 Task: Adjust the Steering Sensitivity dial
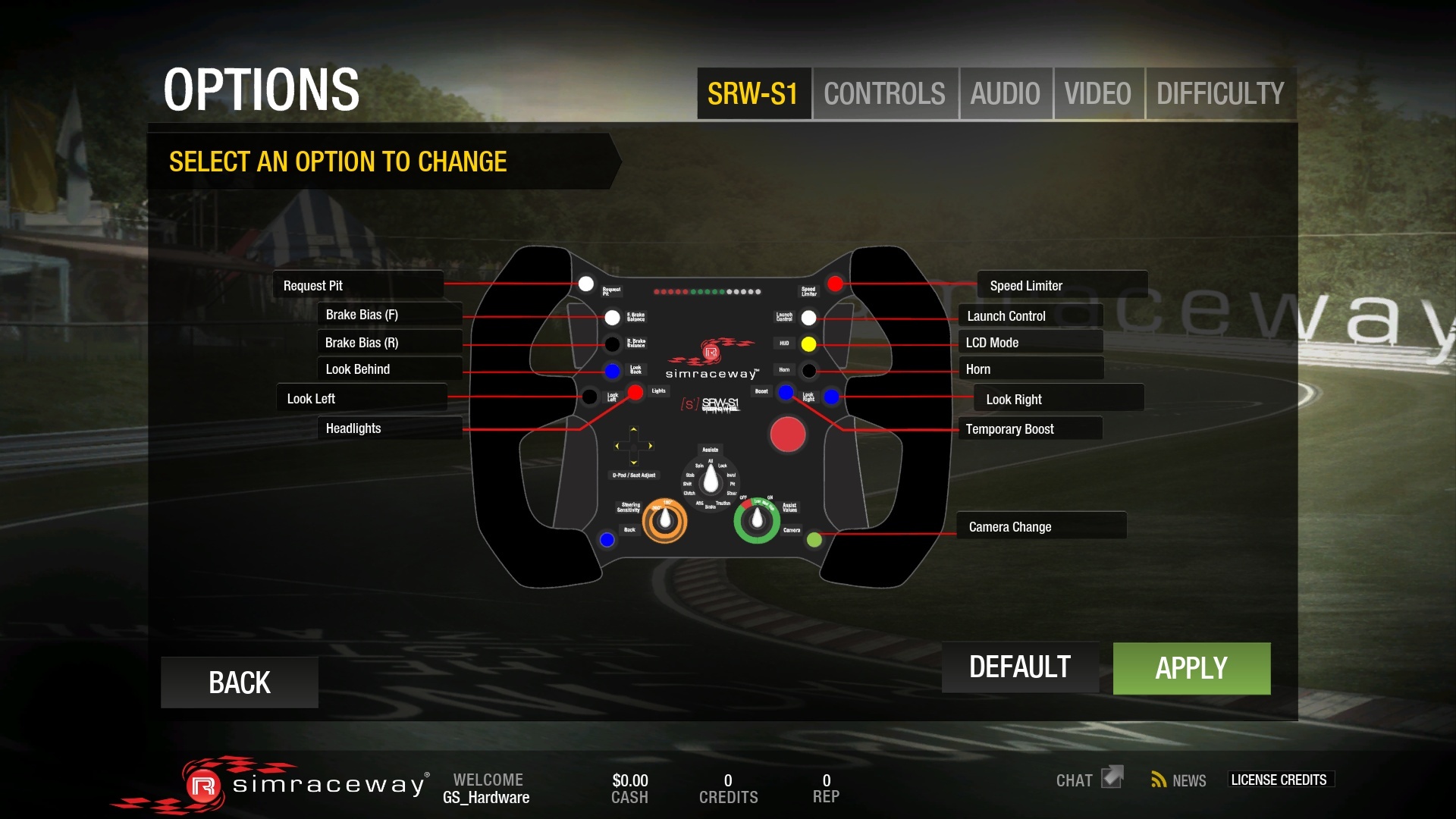(664, 519)
